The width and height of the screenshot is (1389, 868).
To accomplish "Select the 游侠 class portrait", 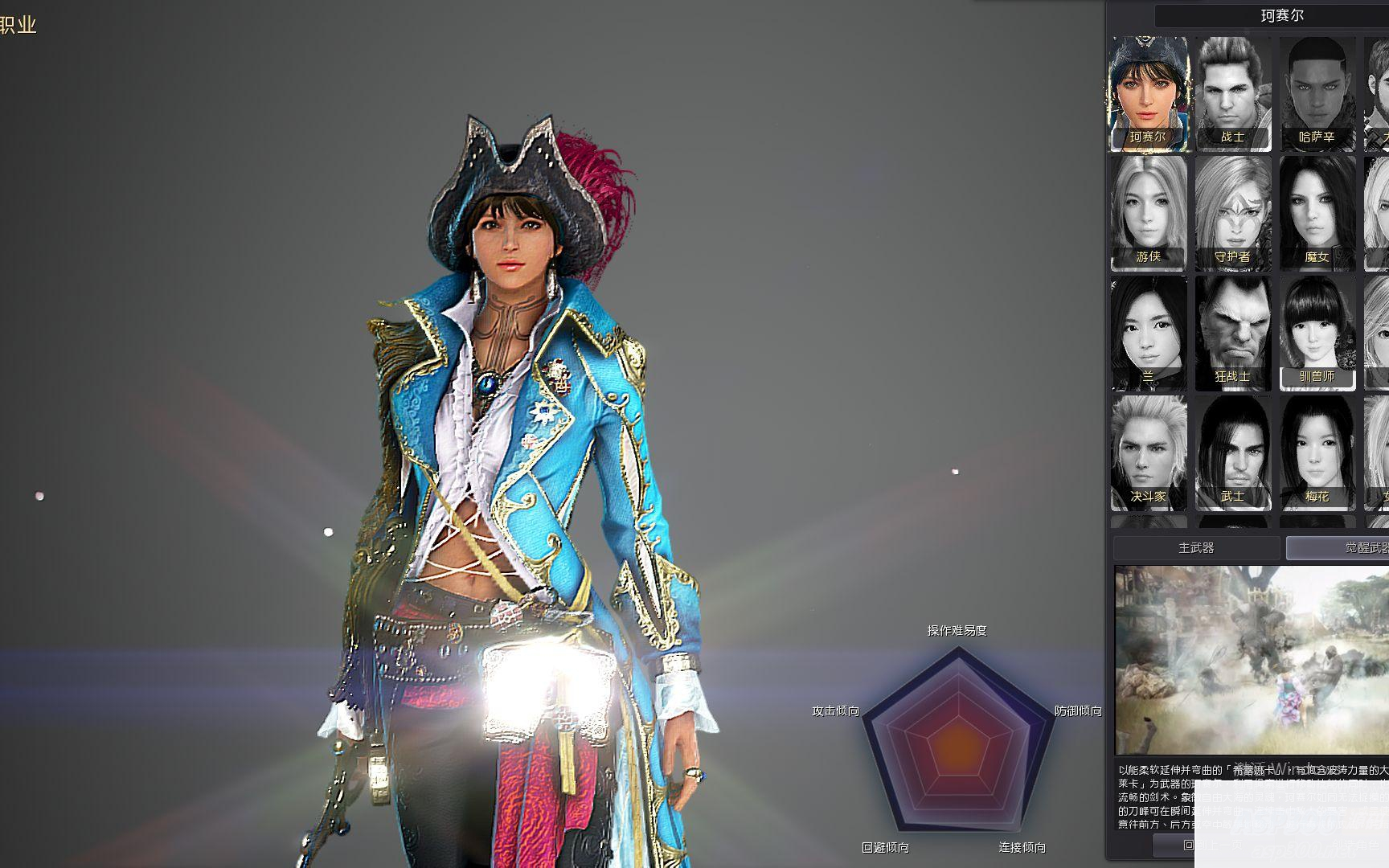I will pos(1149,212).
